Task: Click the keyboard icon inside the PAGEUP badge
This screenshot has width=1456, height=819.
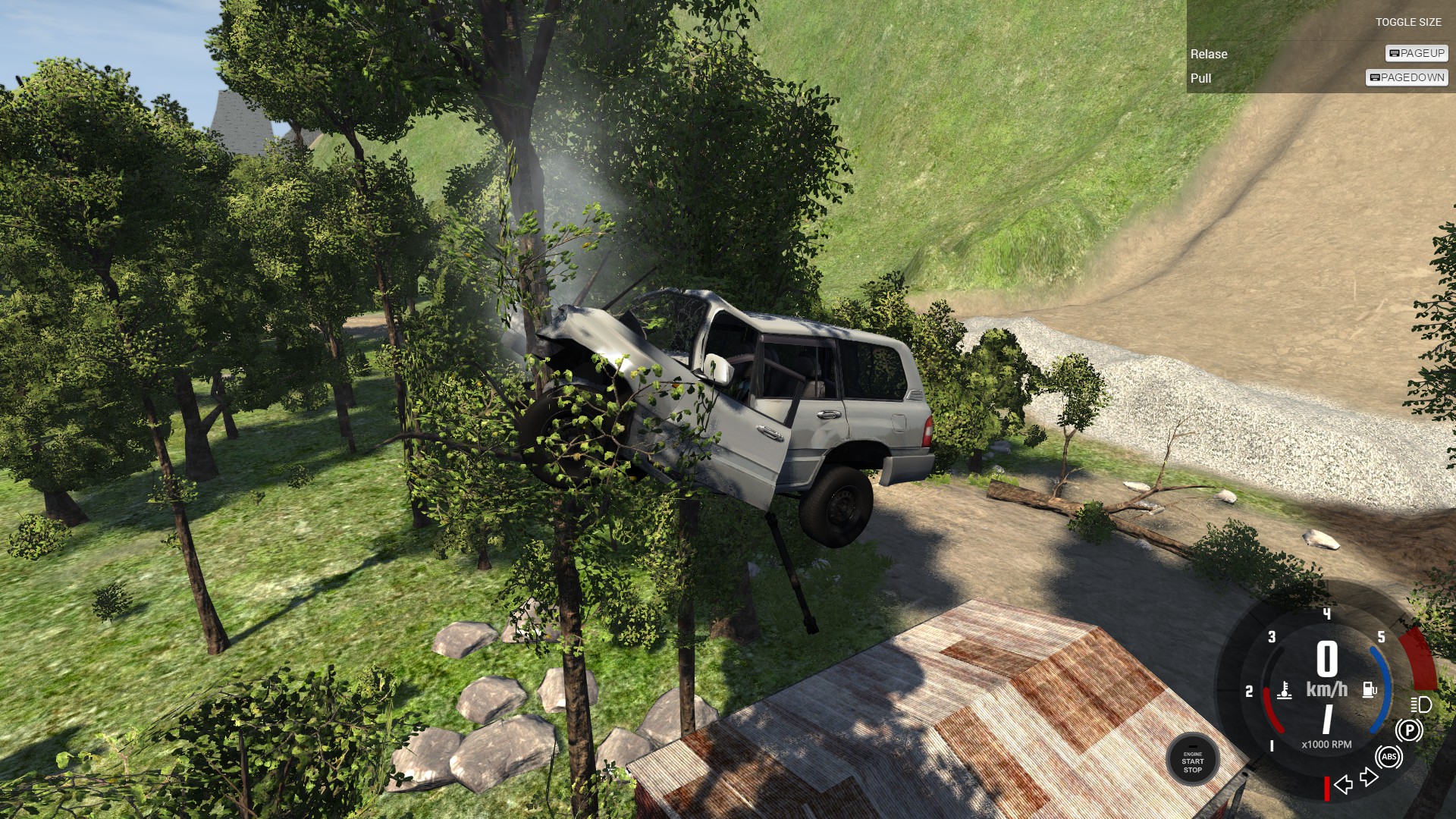Action: [x=1394, y=54]
